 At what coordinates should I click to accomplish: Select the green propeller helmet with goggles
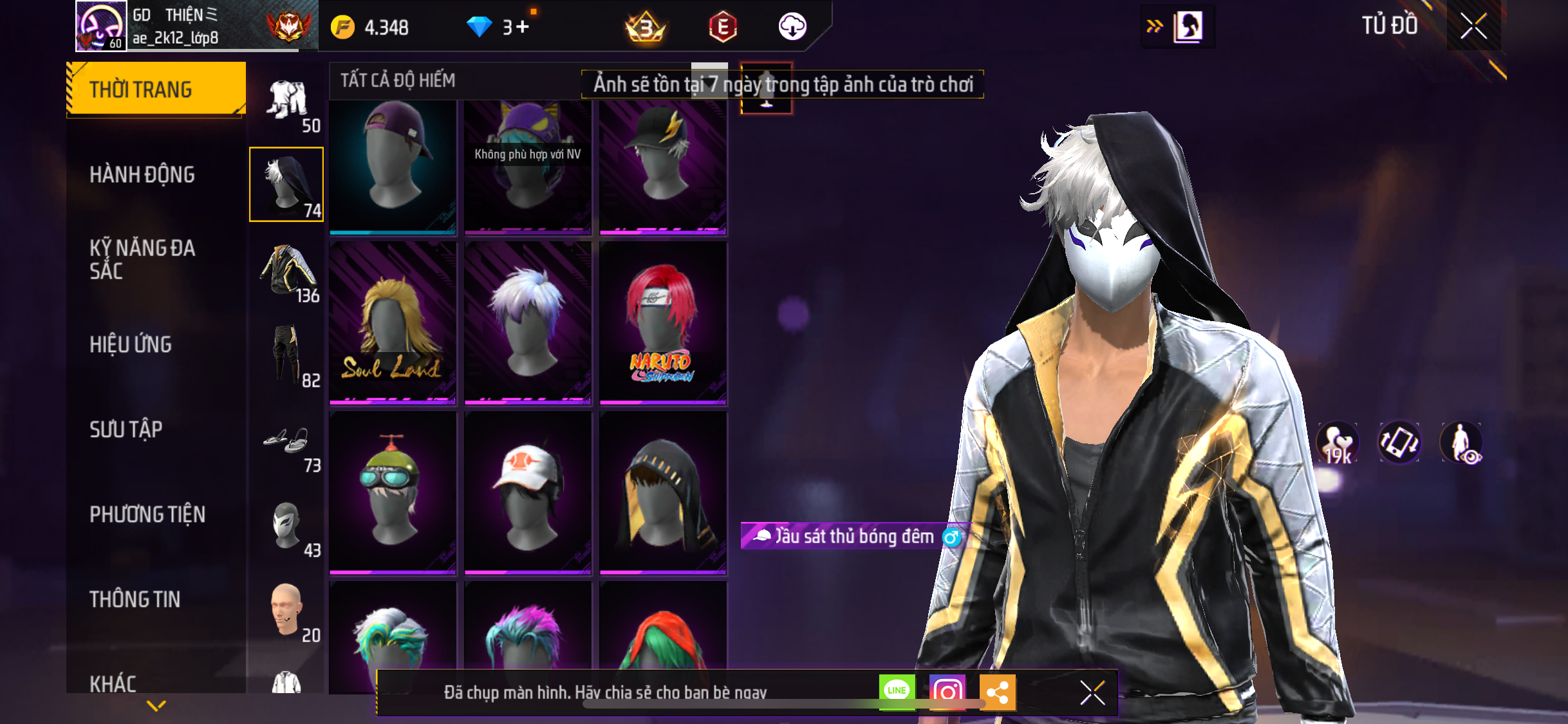pyautogui.click(x=393, y=492)
